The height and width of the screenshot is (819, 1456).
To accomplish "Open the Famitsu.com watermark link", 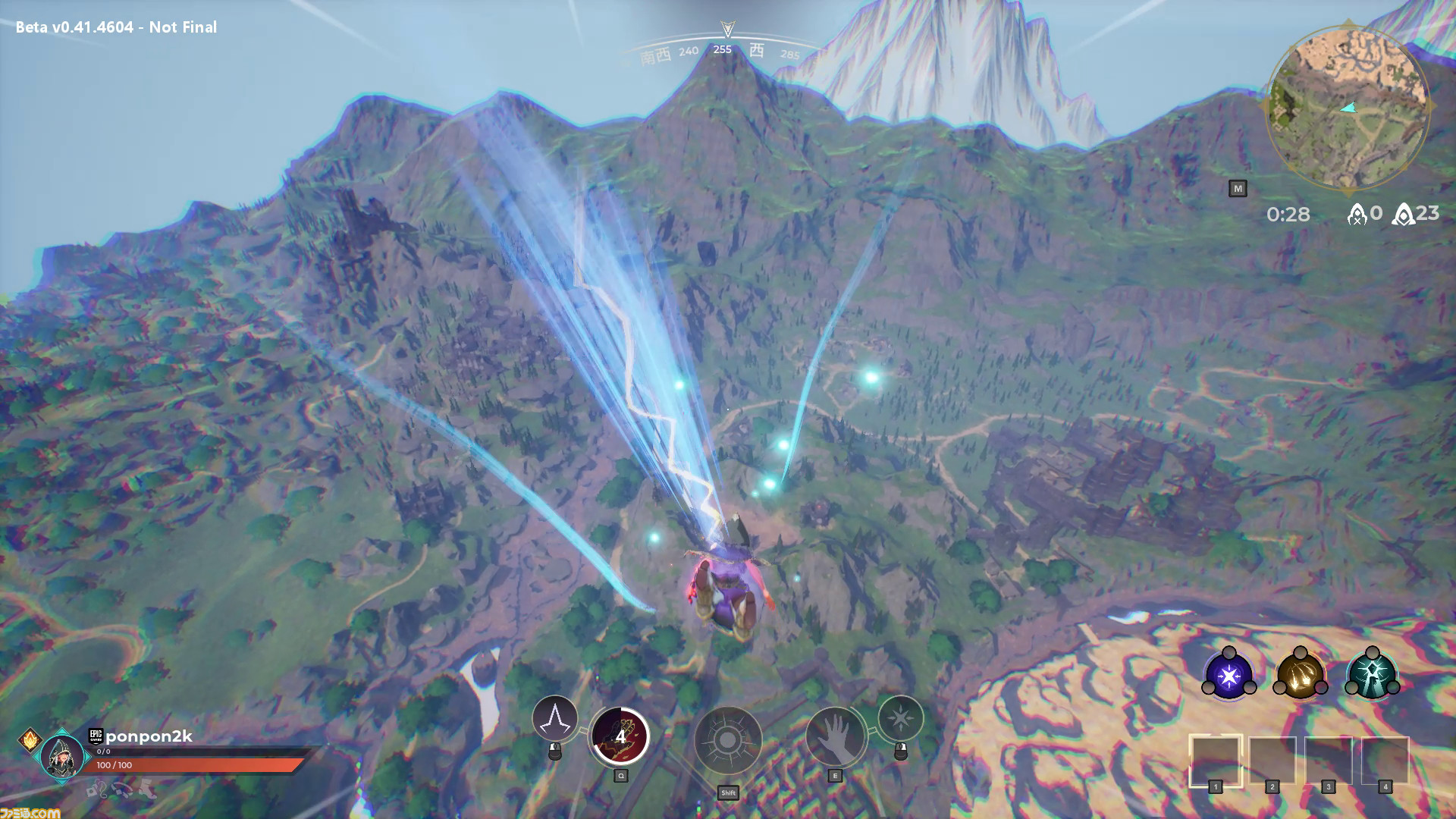I will (x=30, y=812).
